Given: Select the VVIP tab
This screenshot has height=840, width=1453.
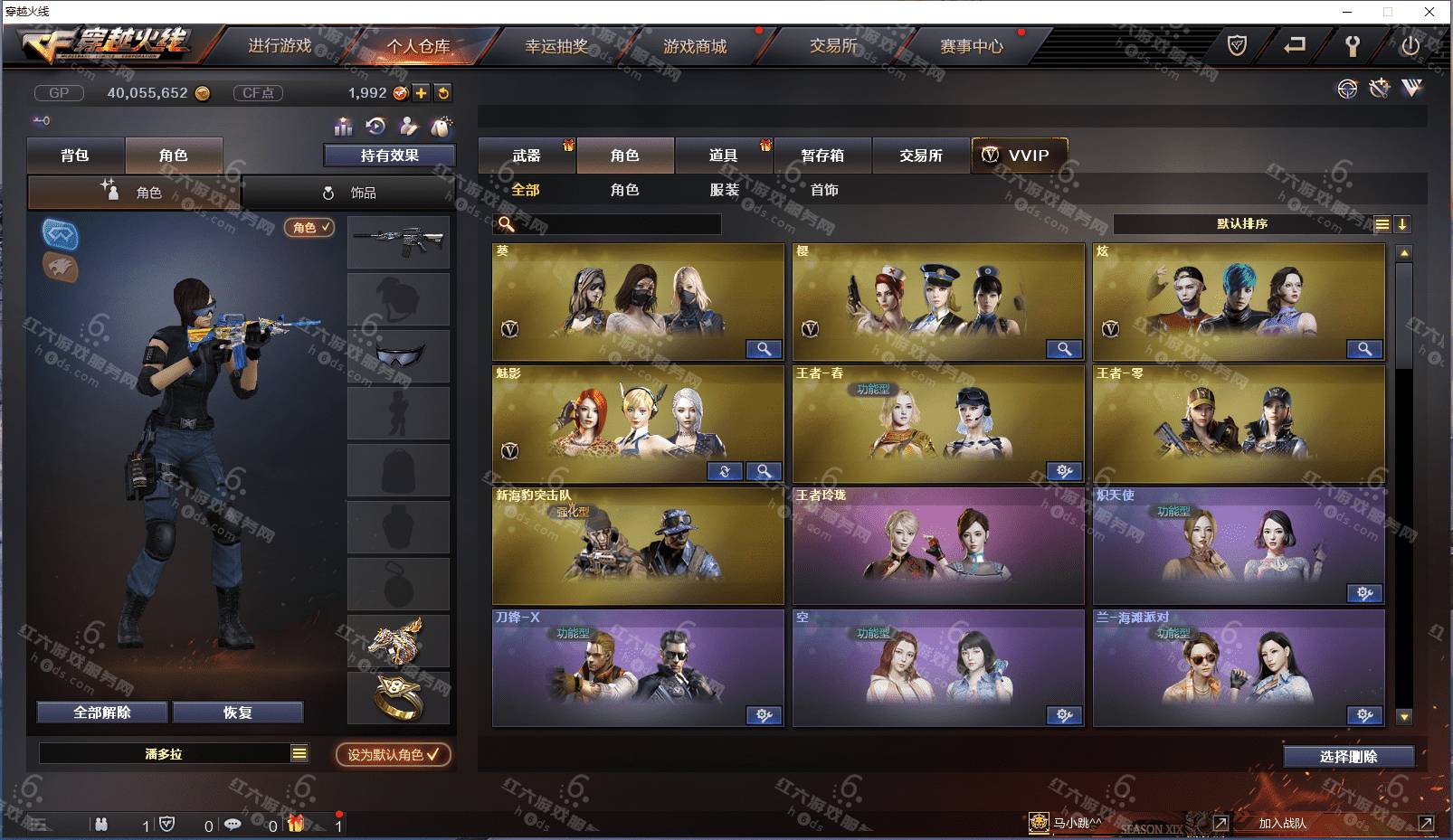Looking at the screenshot, I should [1019, 156].
